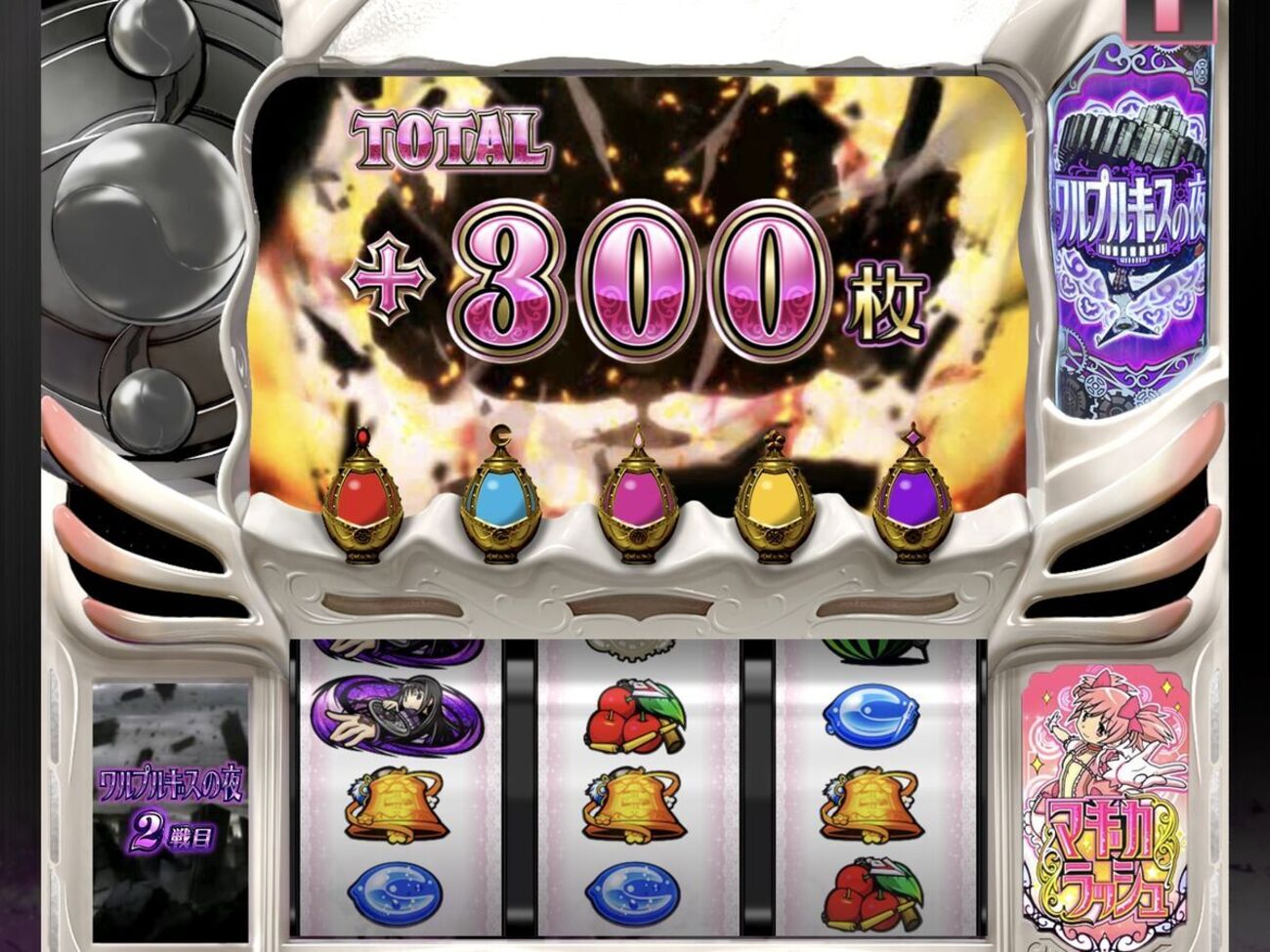Select the blue Soul Gem
1270x952 pixels.
click(x=501, y=498)
